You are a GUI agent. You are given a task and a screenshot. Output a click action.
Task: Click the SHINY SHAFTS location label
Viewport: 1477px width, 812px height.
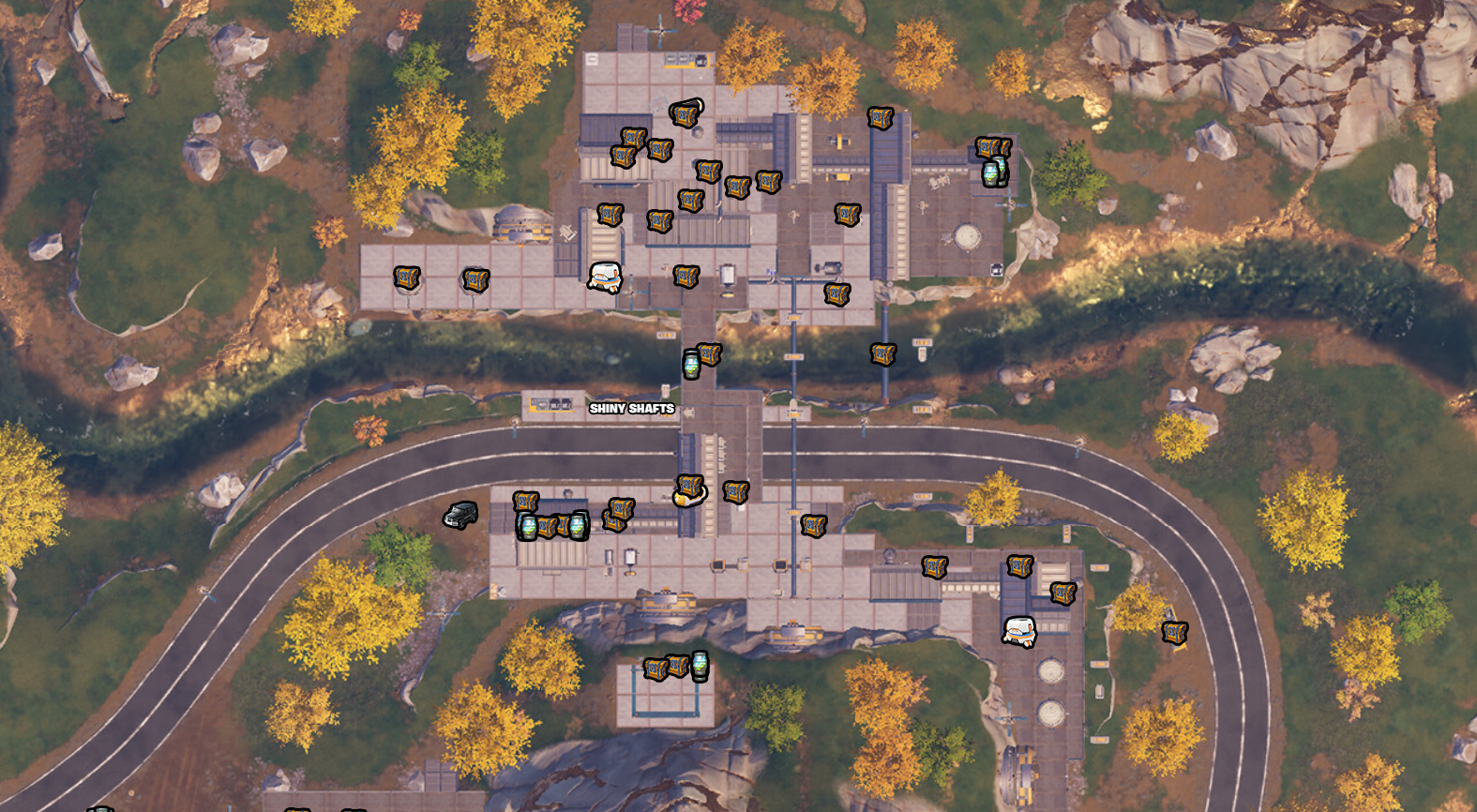[631, 408]
